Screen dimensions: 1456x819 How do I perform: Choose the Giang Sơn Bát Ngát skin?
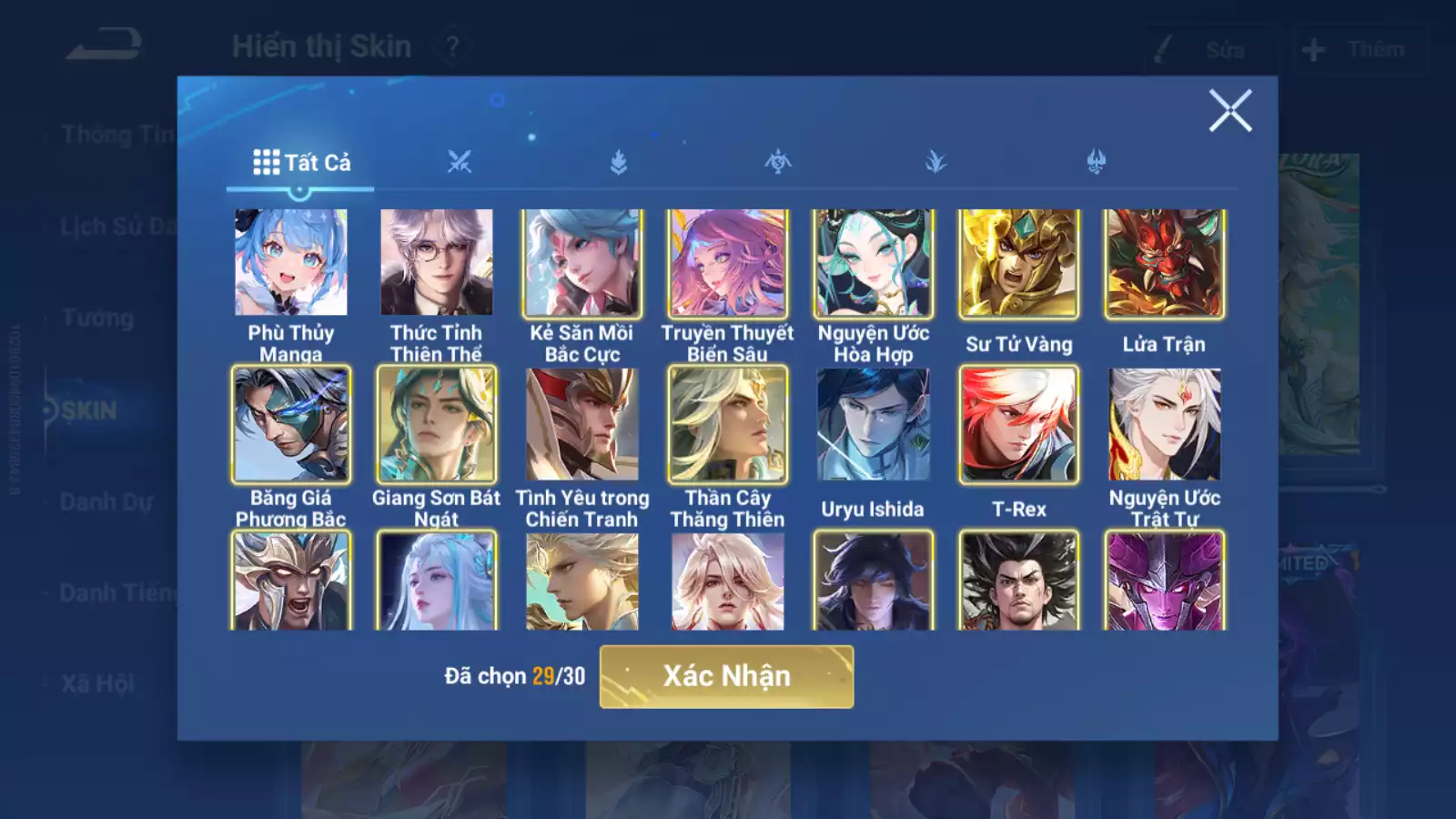437,424
